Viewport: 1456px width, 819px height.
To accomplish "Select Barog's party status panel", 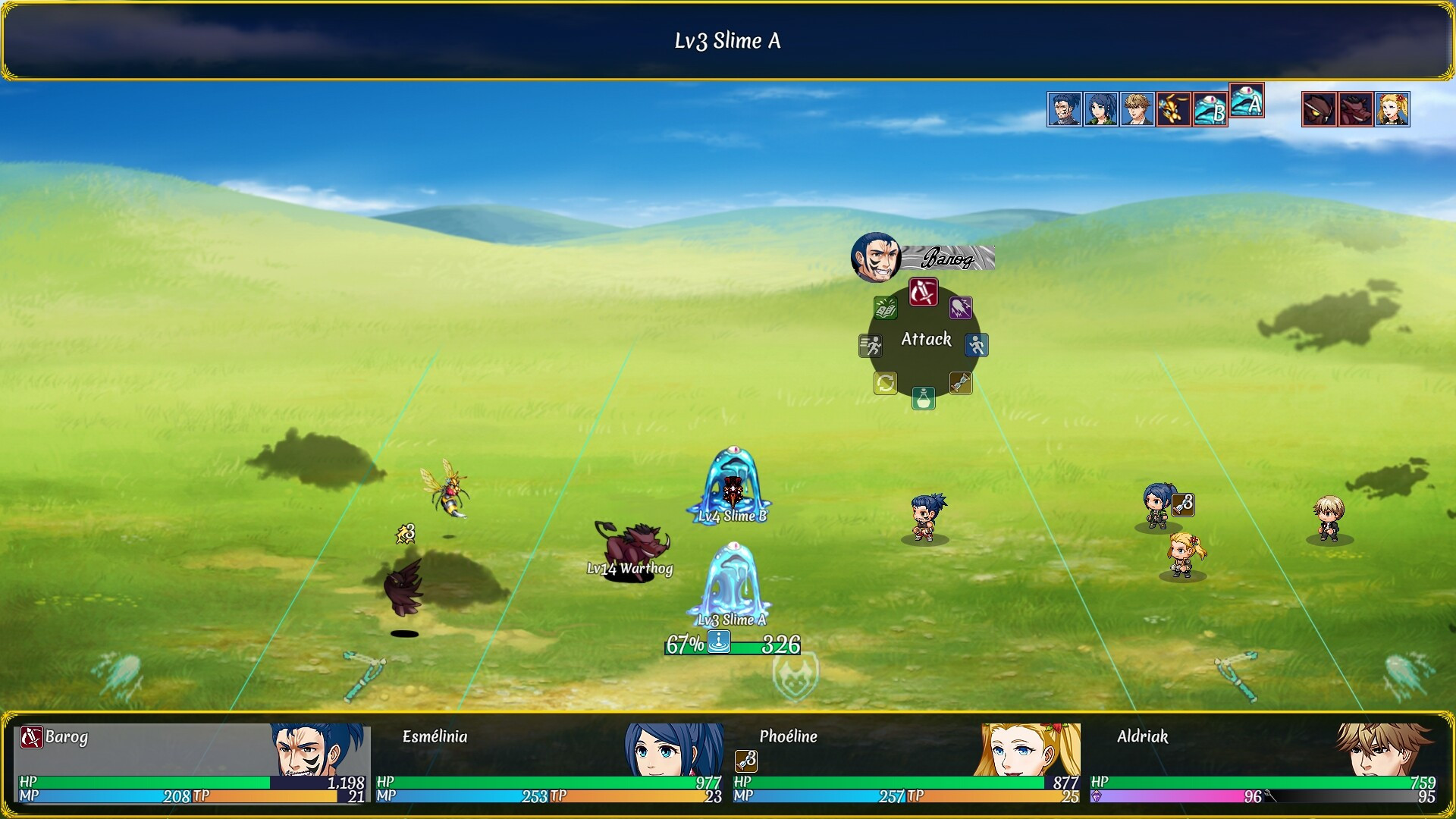I will 192,763.
